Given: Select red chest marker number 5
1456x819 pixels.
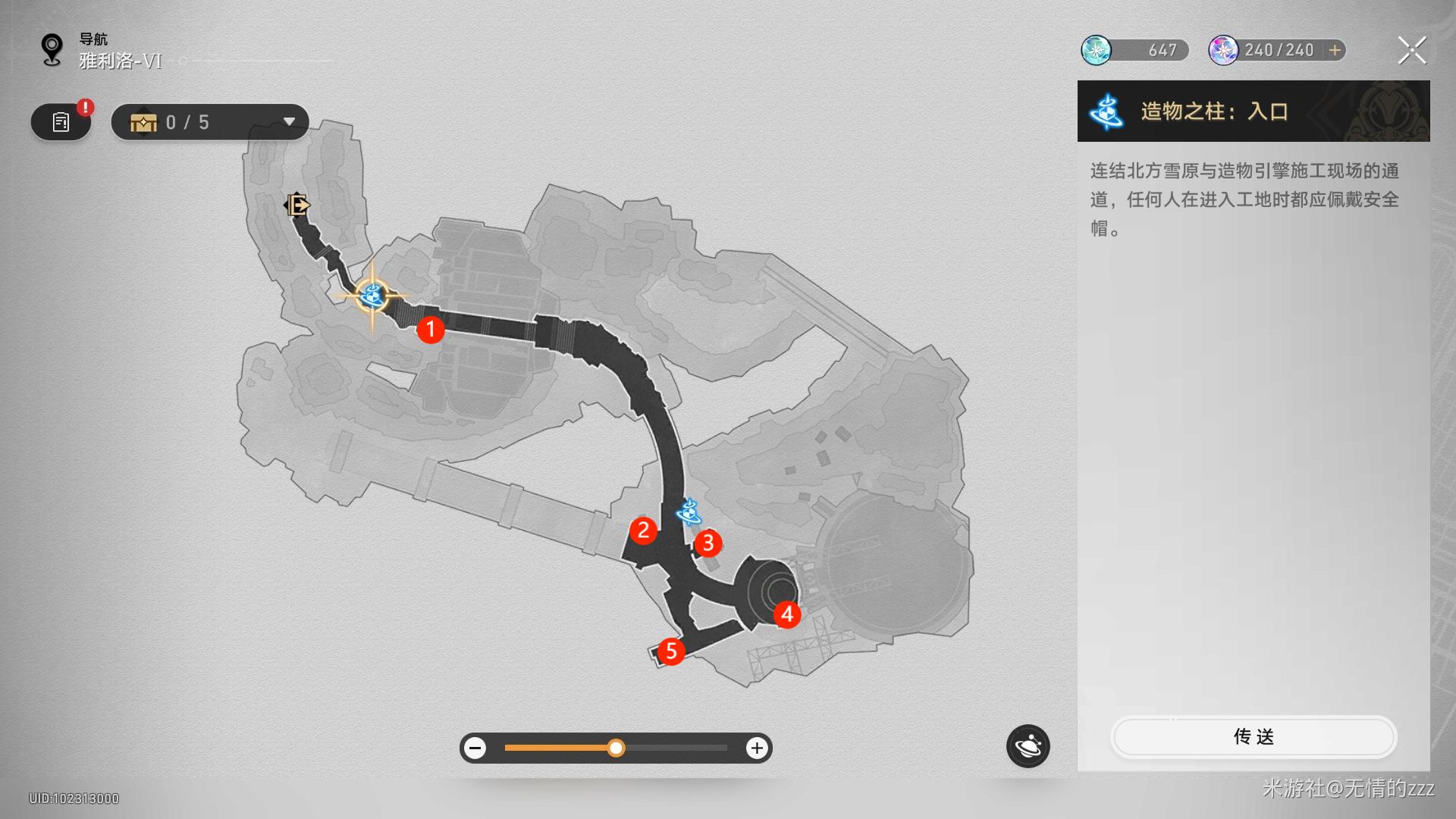Looking at the screenshot, I should click(671, 651).
